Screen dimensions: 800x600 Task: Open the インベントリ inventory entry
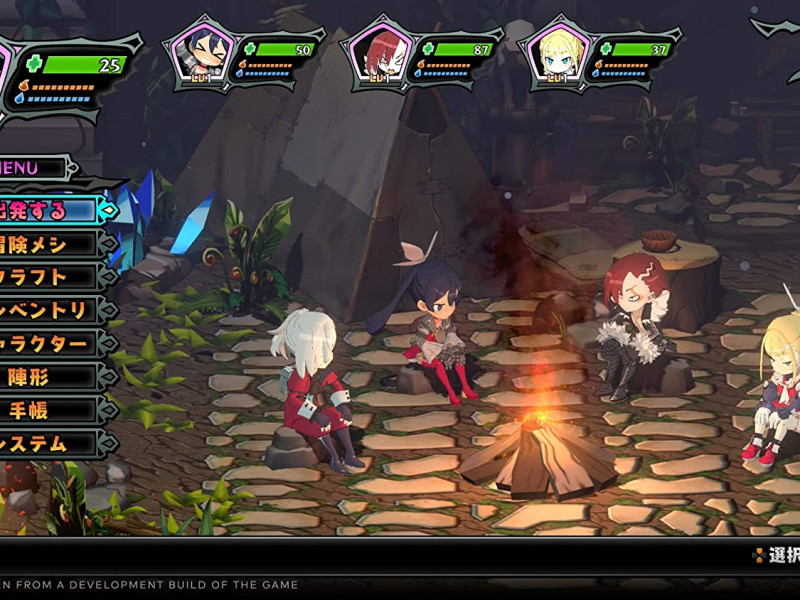[45, 310]
